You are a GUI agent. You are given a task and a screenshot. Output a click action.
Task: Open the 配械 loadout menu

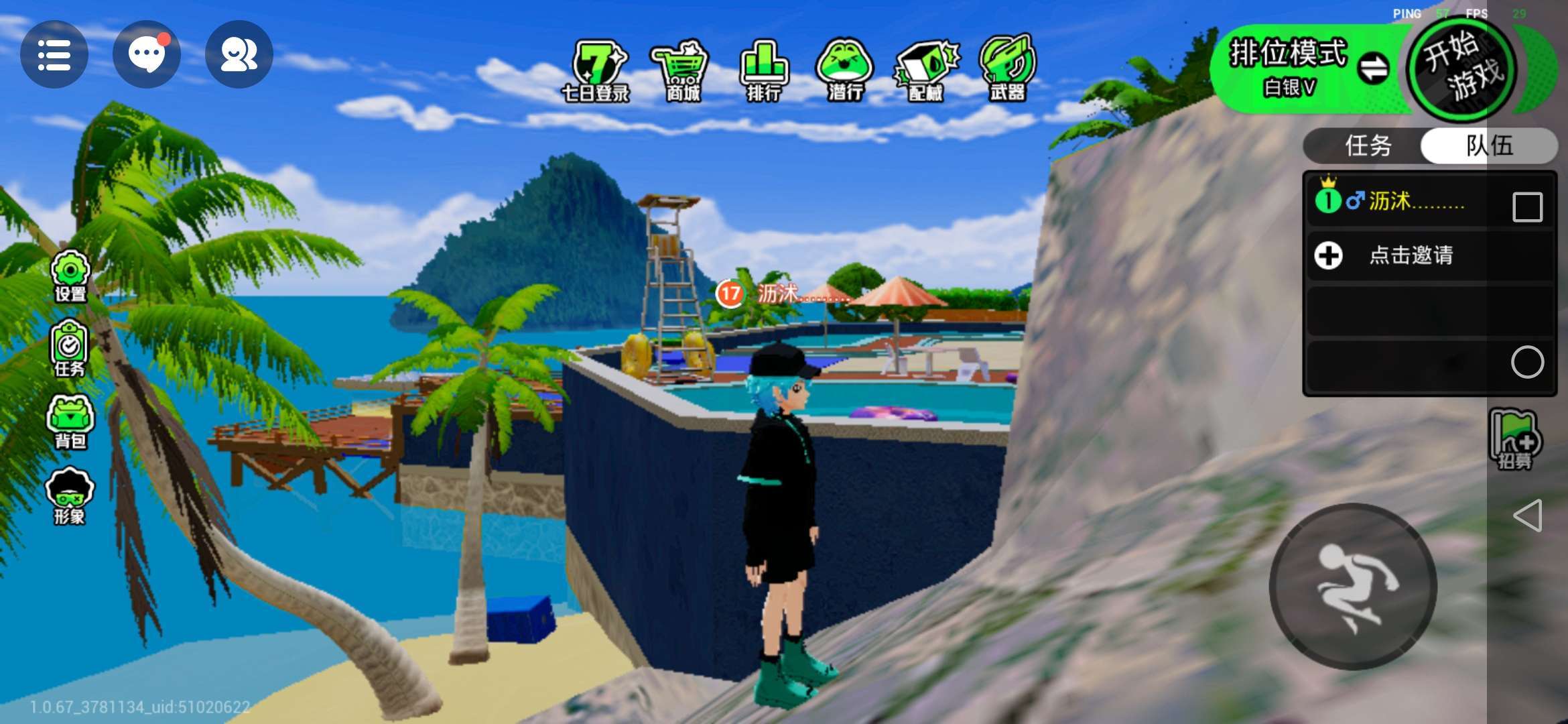pos(926,71)
